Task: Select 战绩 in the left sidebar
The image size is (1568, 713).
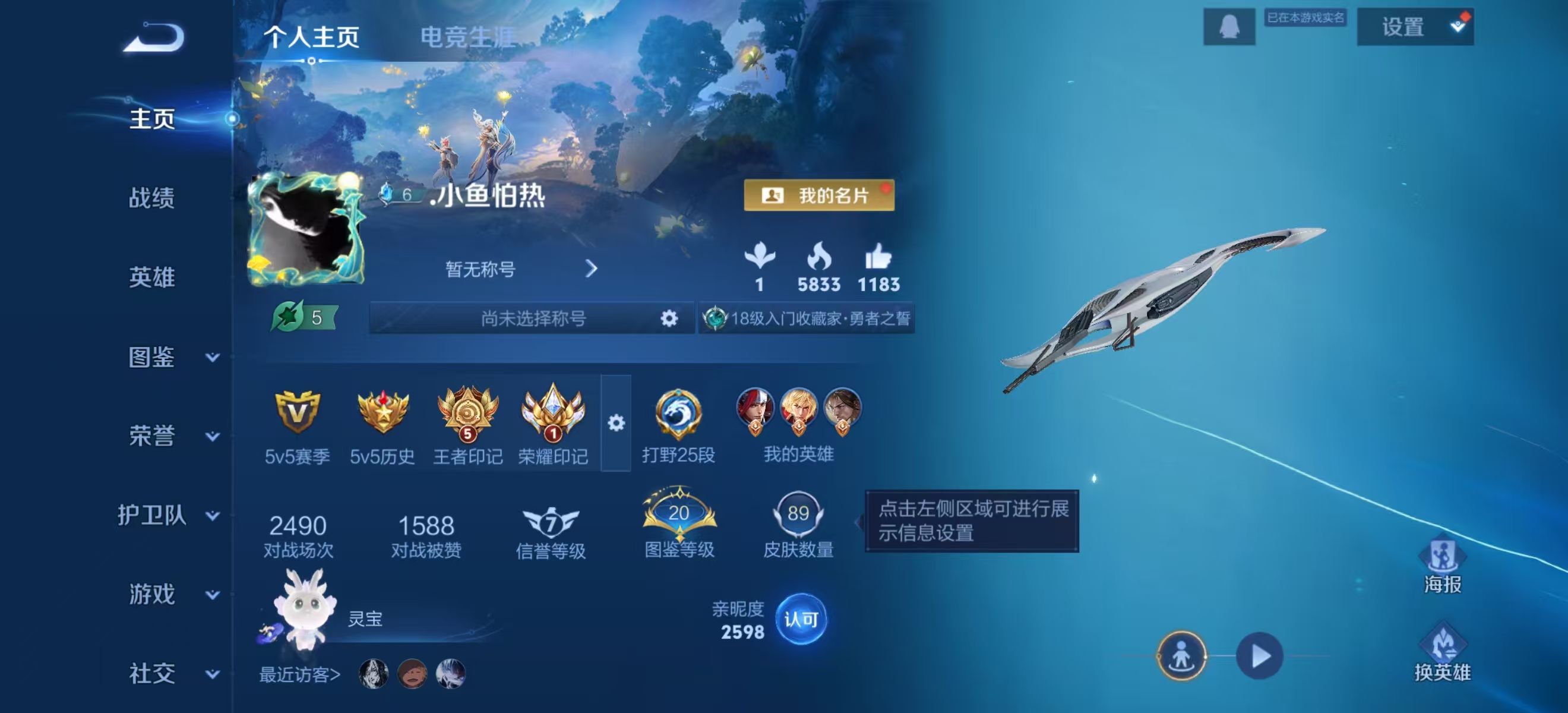Action: (x=151, y=199)
